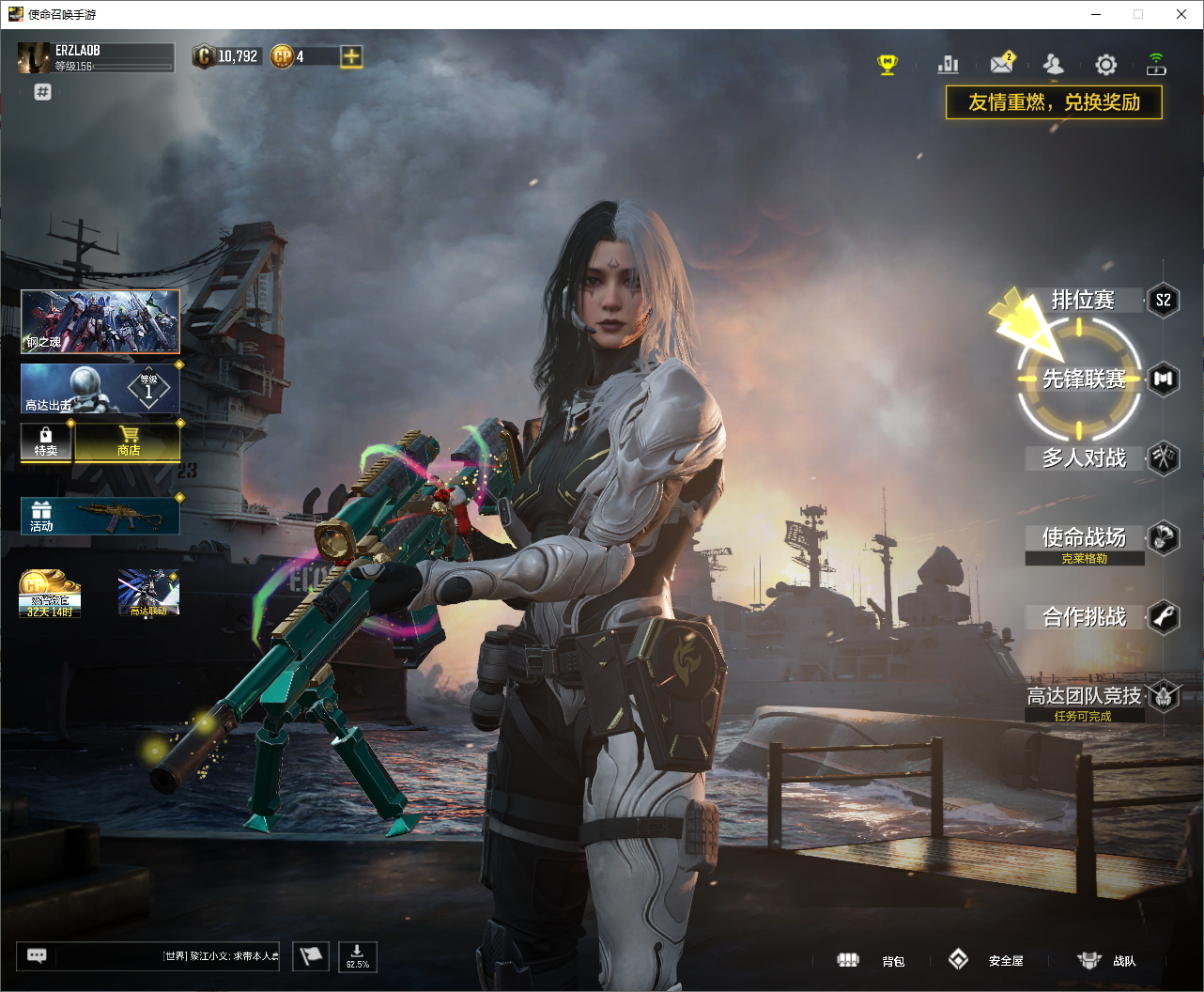Enter 使命战场 battle royale mode
The width and height of the screenshot is (1204, 992).
pyautogui.click(x=1084, y=537)
